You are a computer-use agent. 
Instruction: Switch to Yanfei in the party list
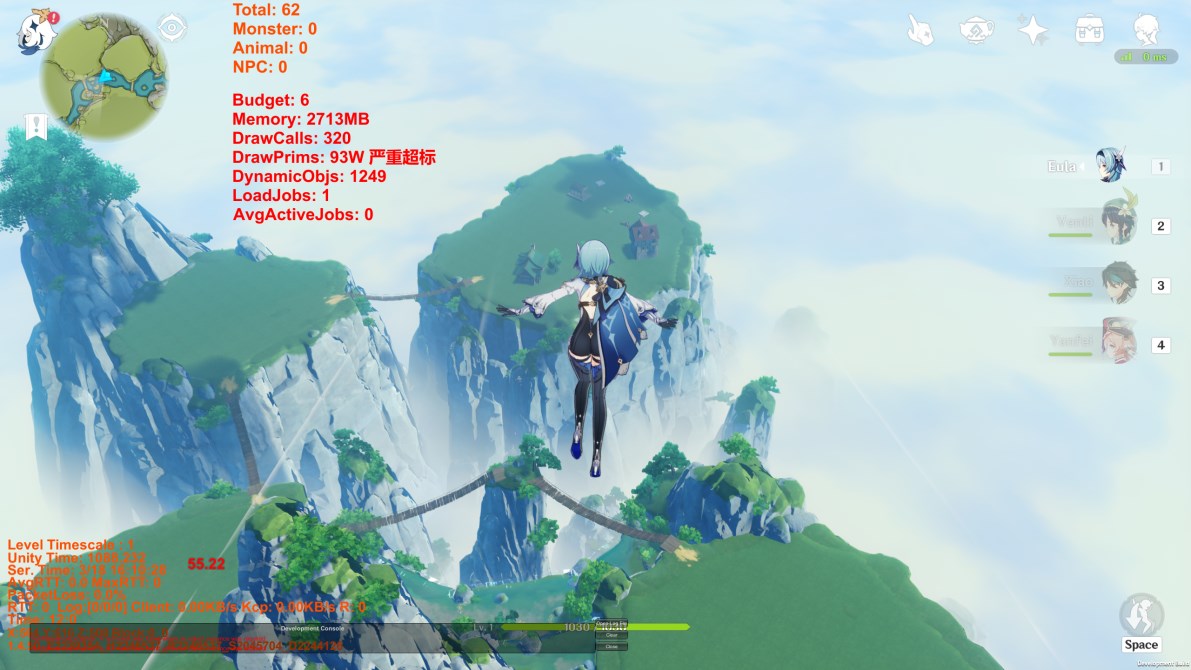[1116, 344]
